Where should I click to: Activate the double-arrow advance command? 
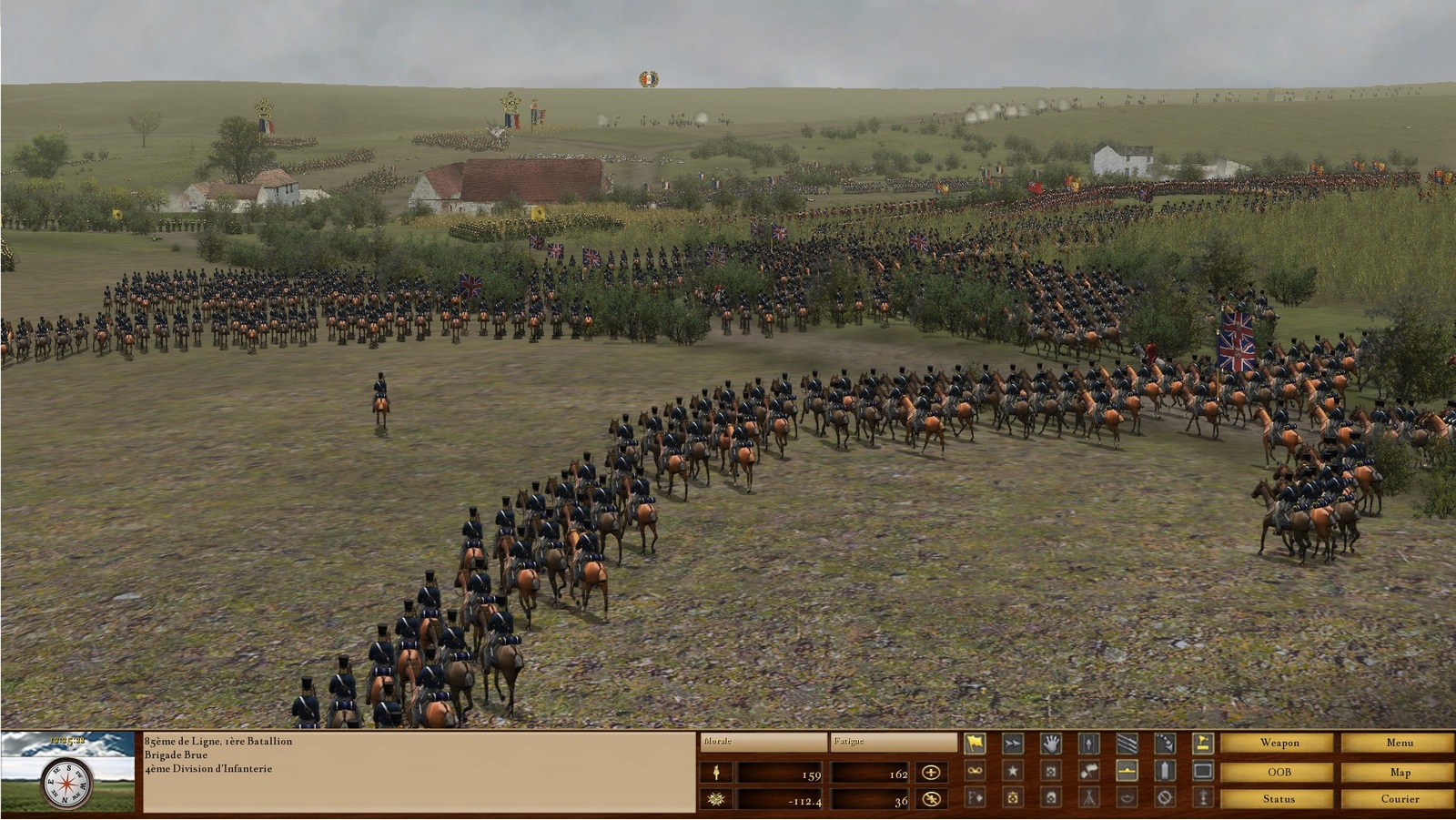[1013, 744]
